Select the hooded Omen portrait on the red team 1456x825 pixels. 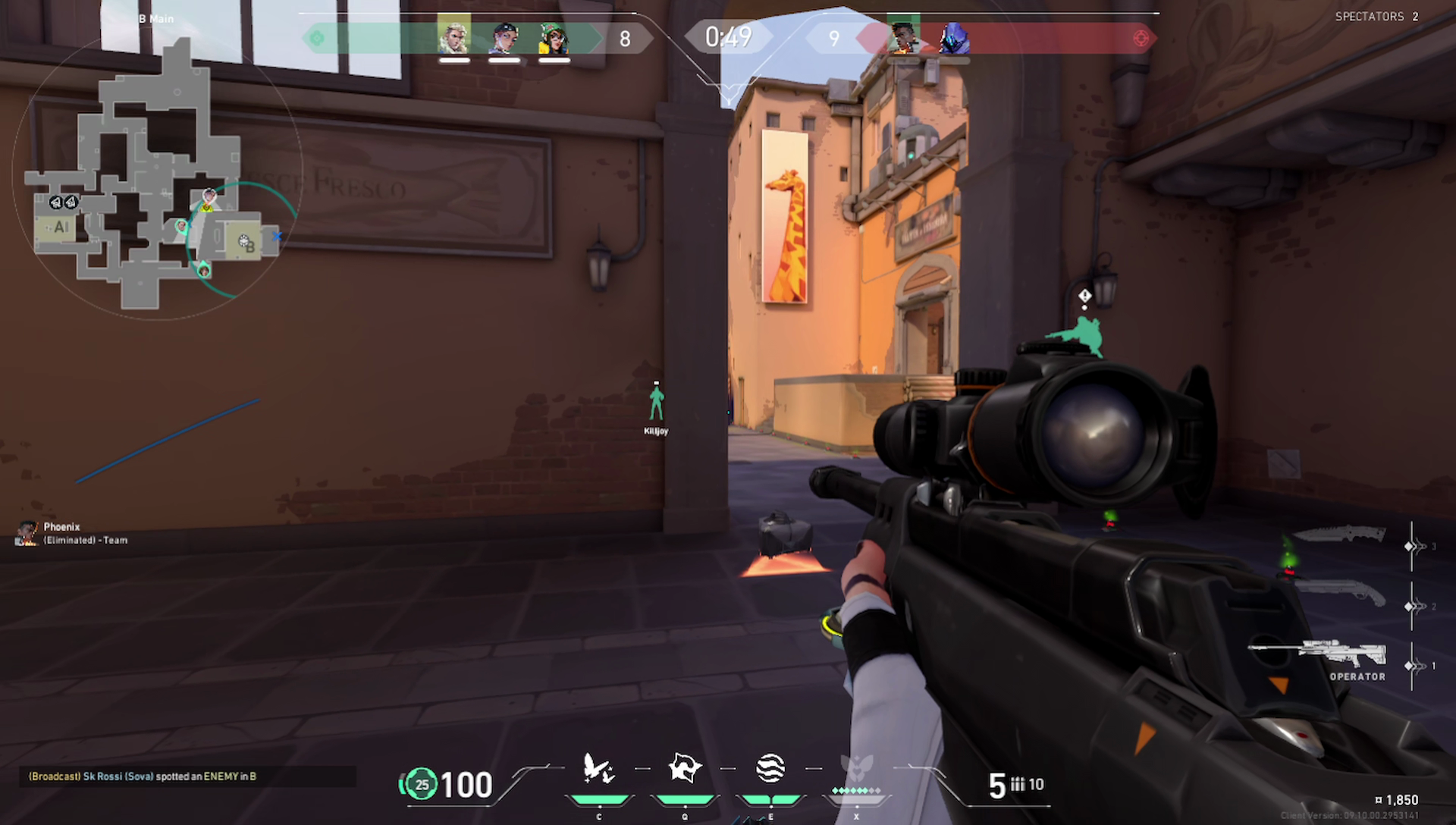tap(952, 38)
